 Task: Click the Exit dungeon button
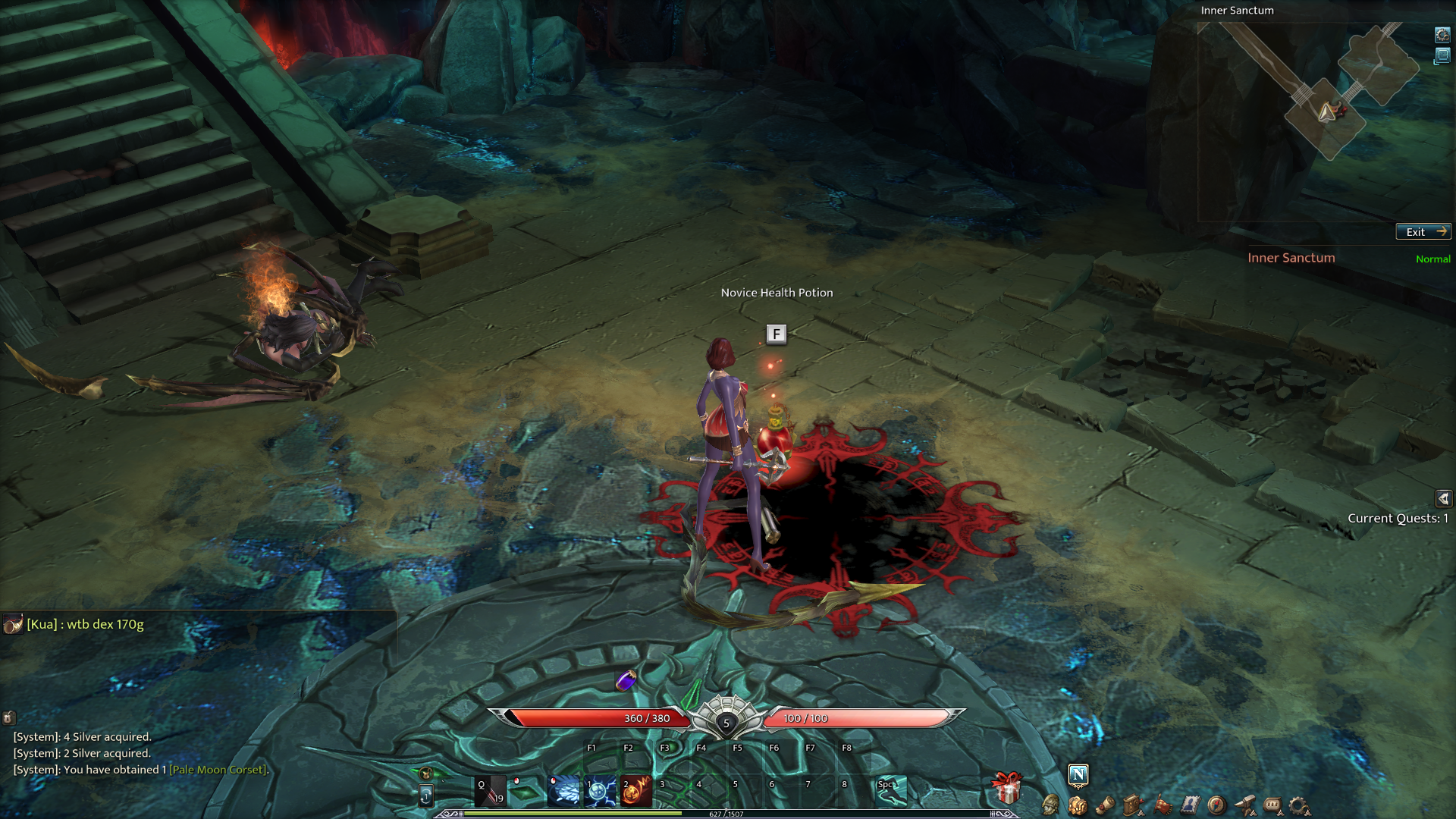[1423, 232]
